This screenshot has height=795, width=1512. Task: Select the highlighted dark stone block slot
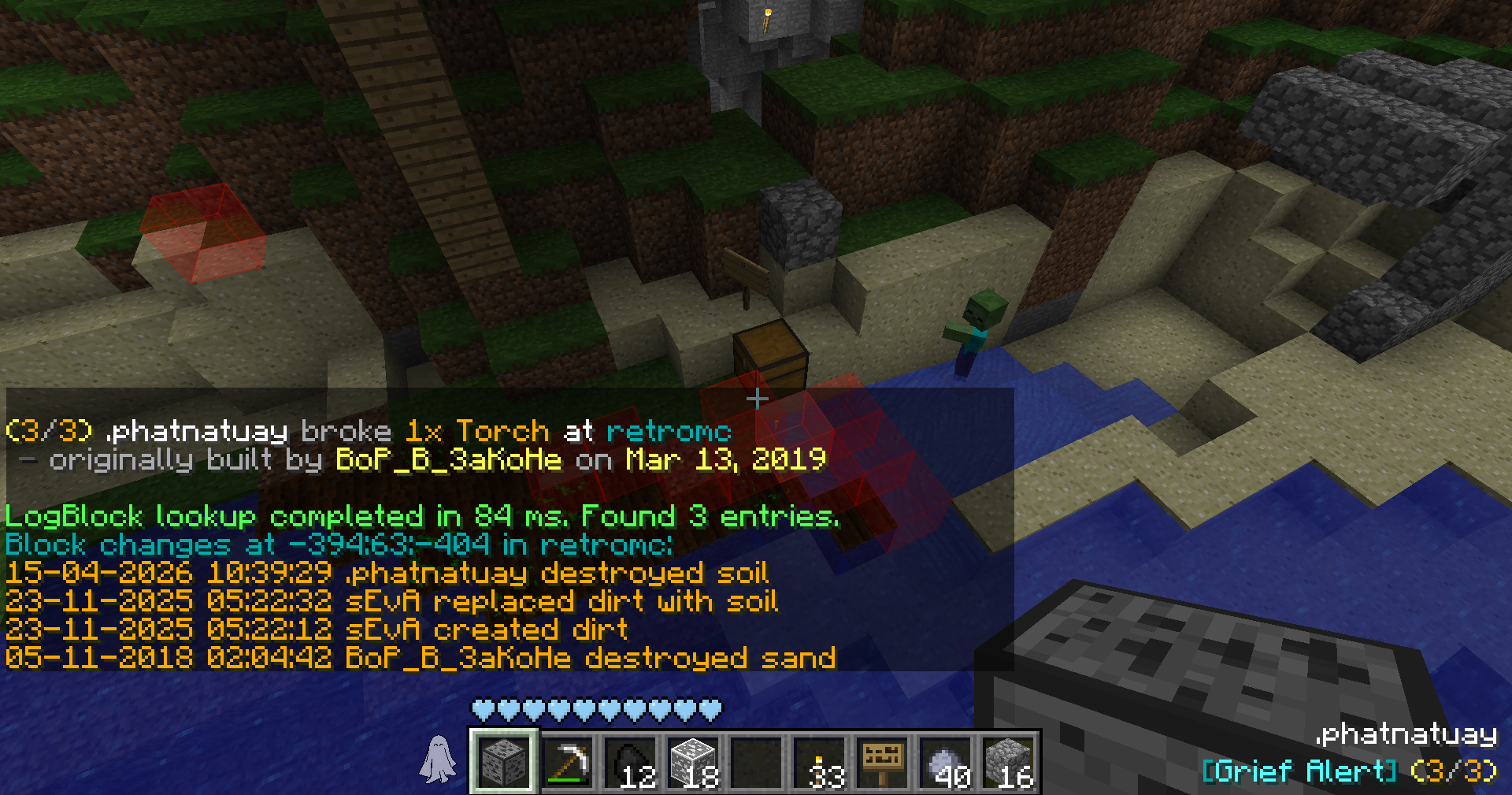click(x=504, y=762)
